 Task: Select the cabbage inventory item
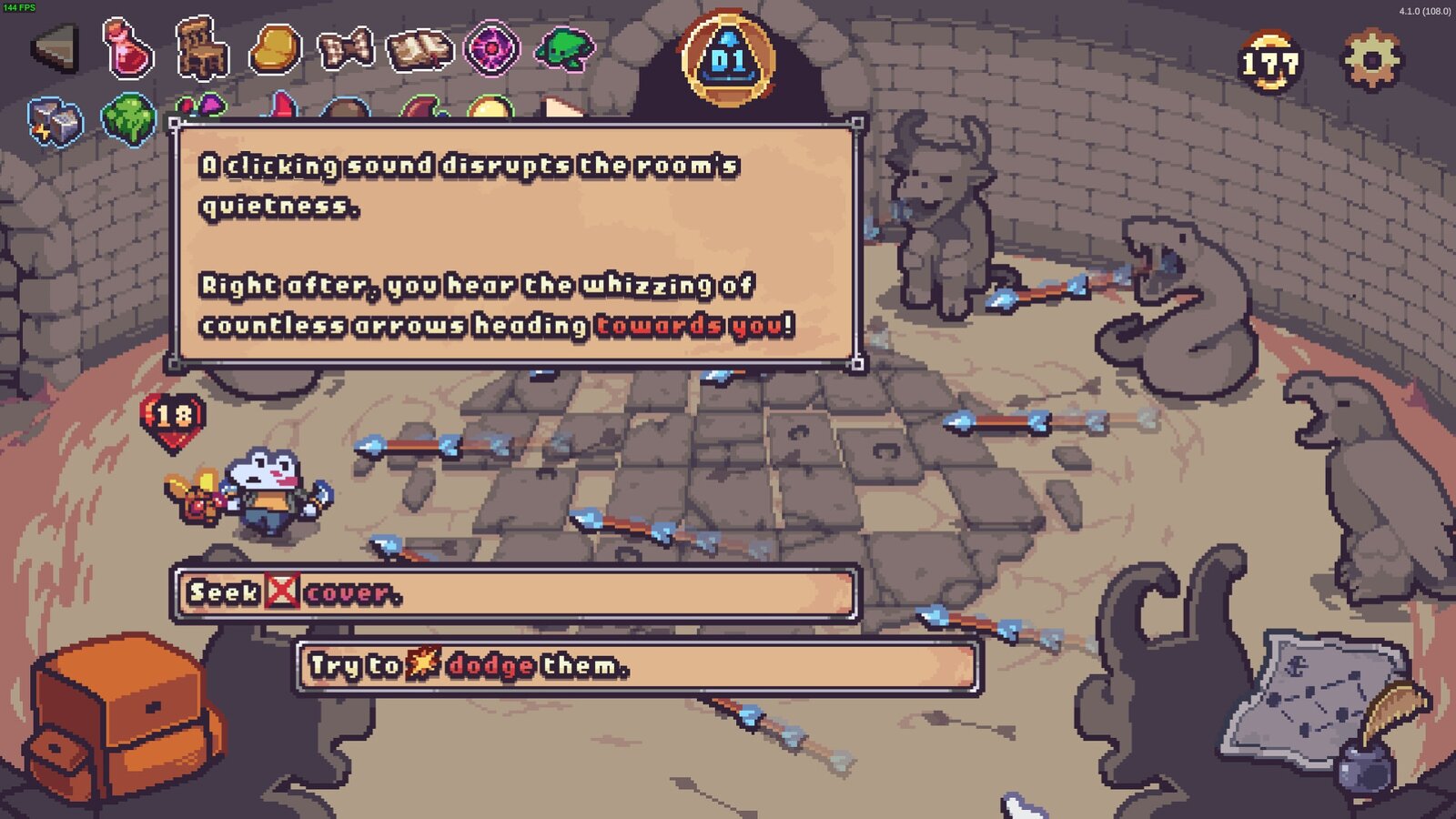(x=129, y=118)
